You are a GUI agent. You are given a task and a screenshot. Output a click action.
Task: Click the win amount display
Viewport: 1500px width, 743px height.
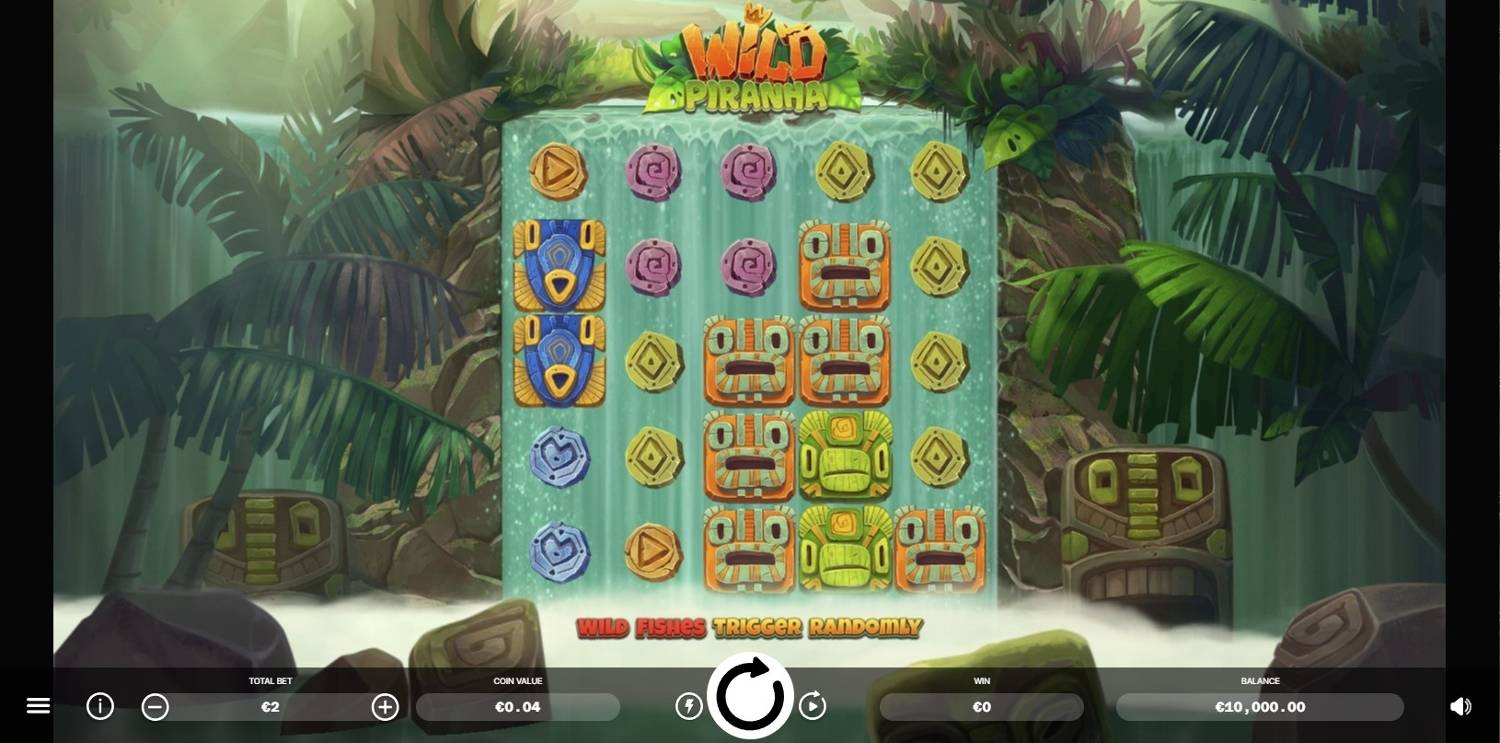click(981, 707)
